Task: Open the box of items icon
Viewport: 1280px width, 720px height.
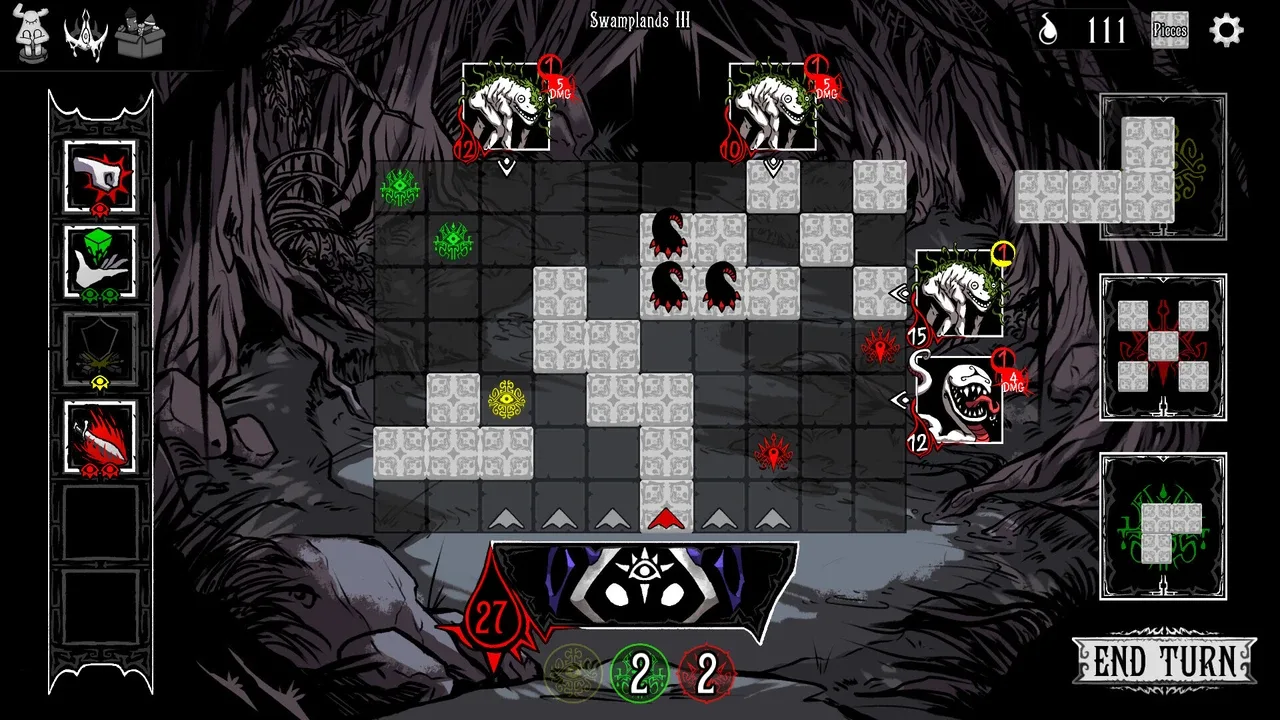Action: (140, 34)
